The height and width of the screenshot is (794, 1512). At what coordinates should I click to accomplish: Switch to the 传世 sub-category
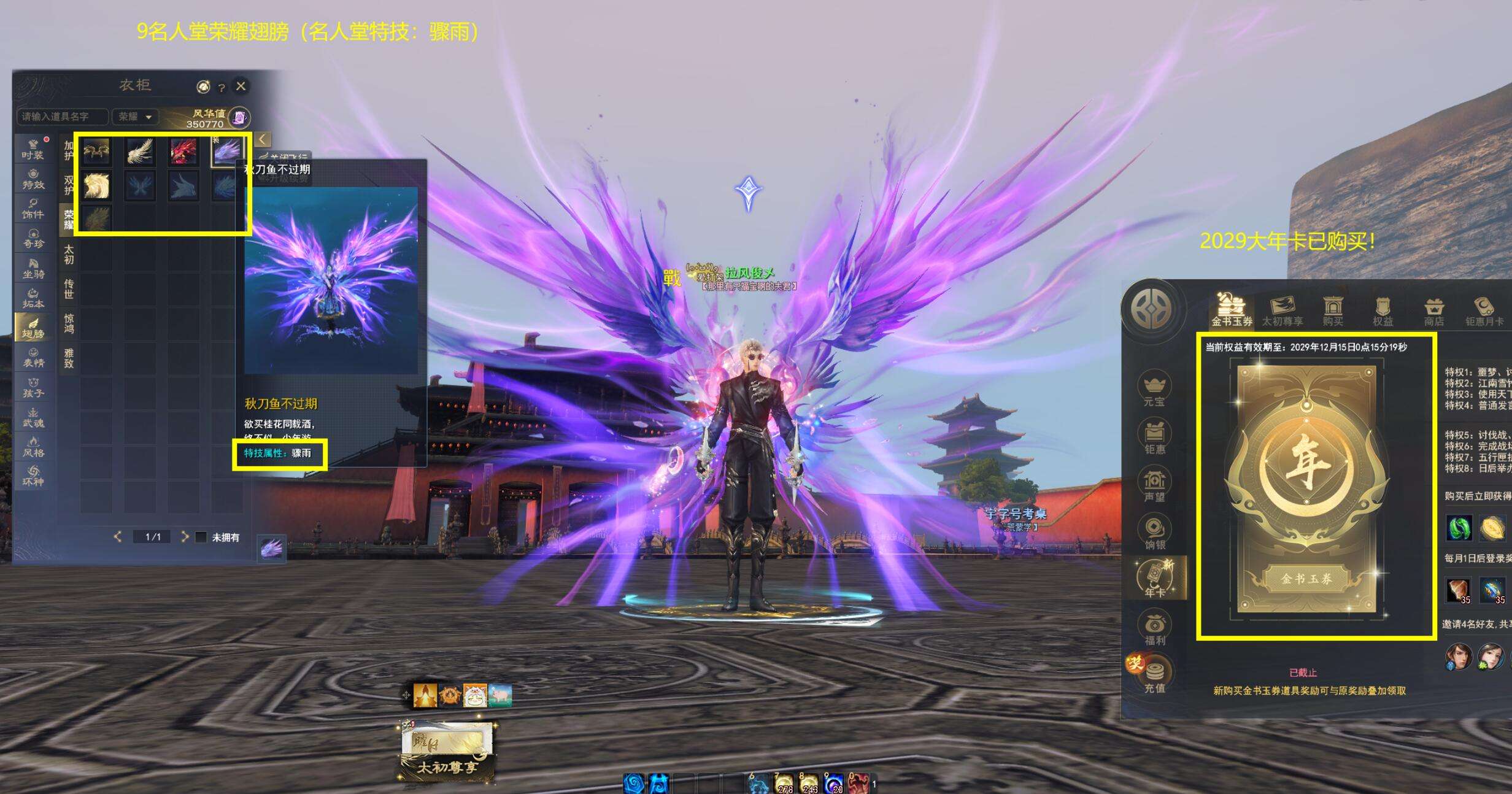click(x=69, y=288)
